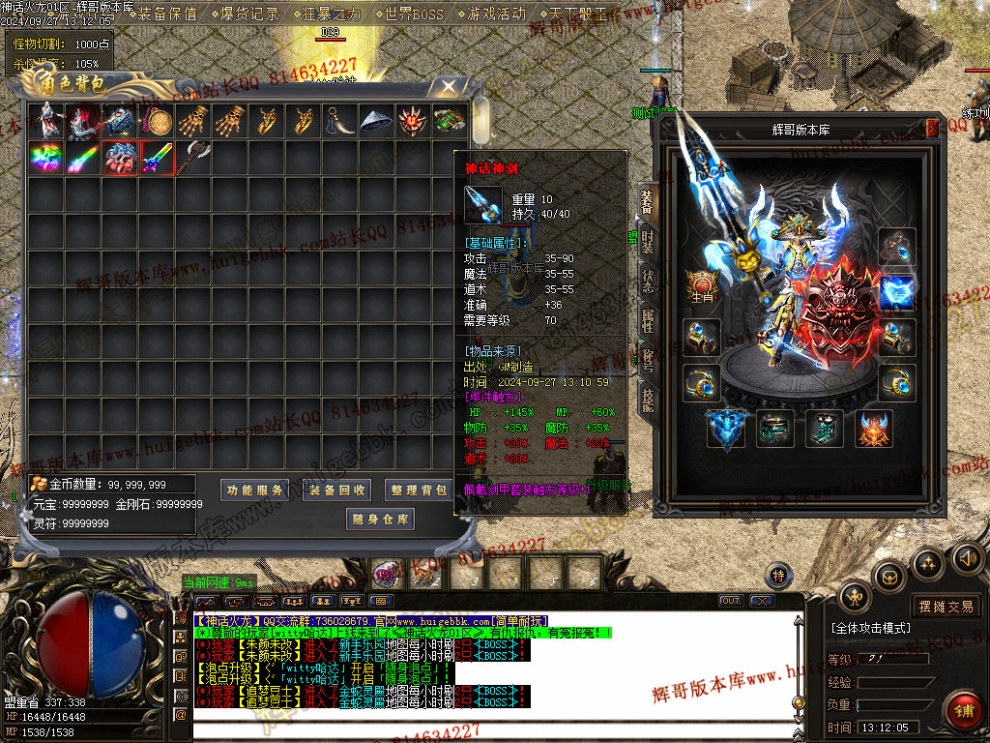Open 摆摊交易 stall trading
Screen dimensions: 990x743
click(946, 606)
